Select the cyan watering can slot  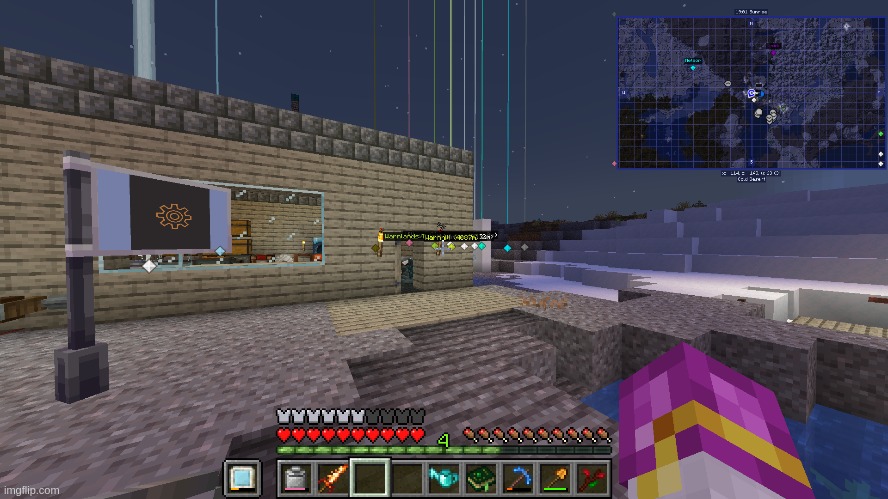443,479
